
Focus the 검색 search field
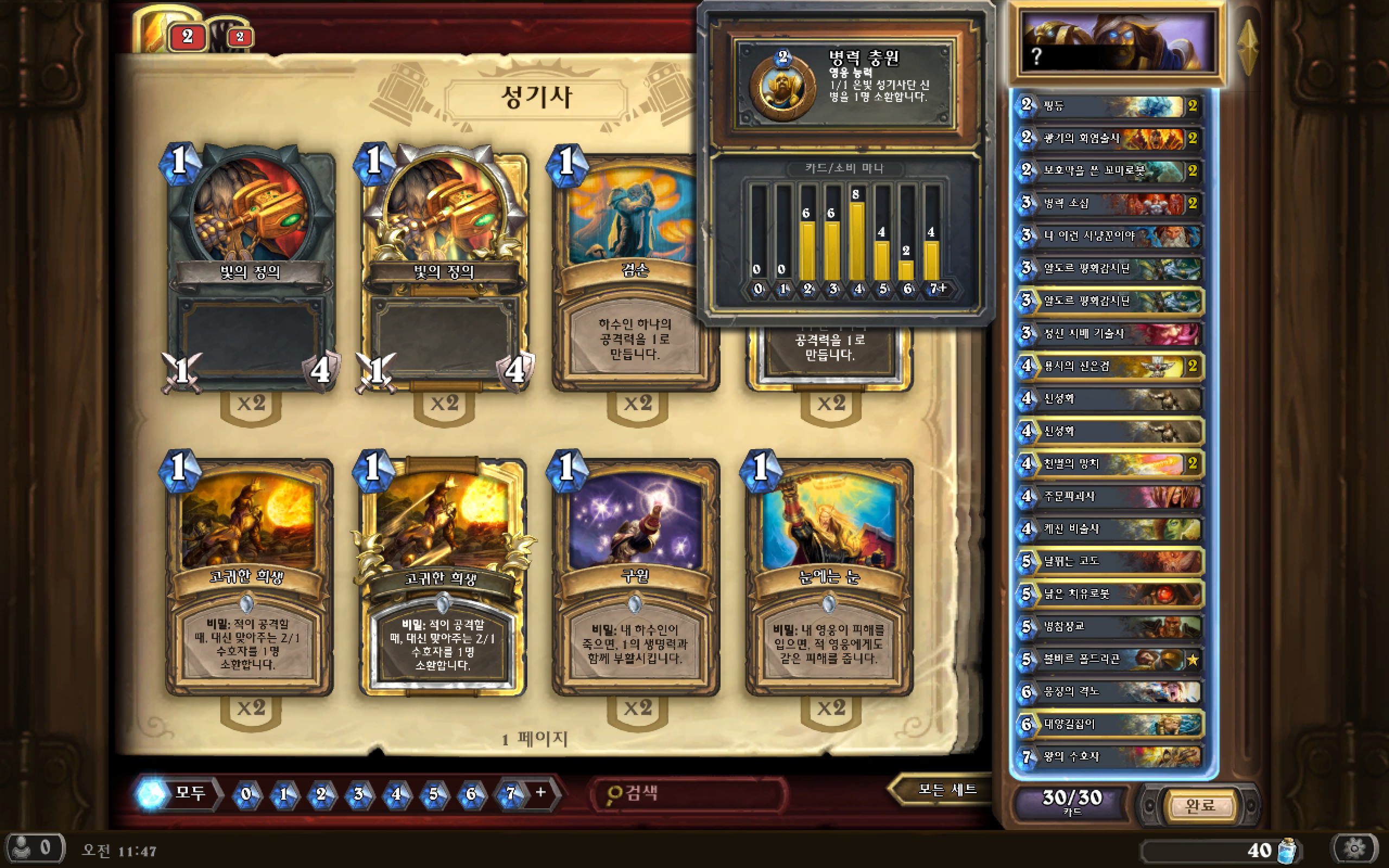pyautogui.click(x=689, y=794)
